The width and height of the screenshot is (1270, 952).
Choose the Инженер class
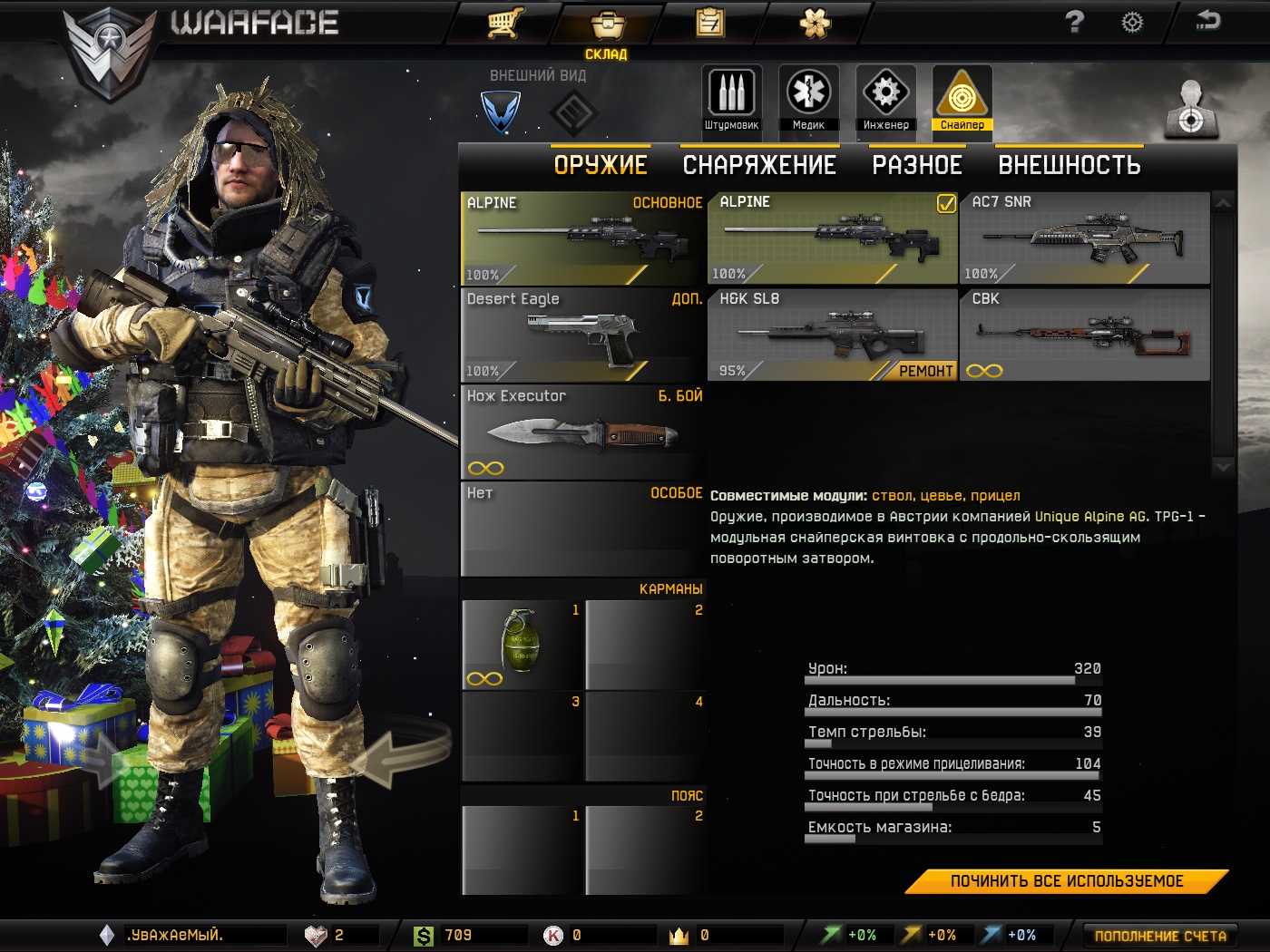click(885, 99)
